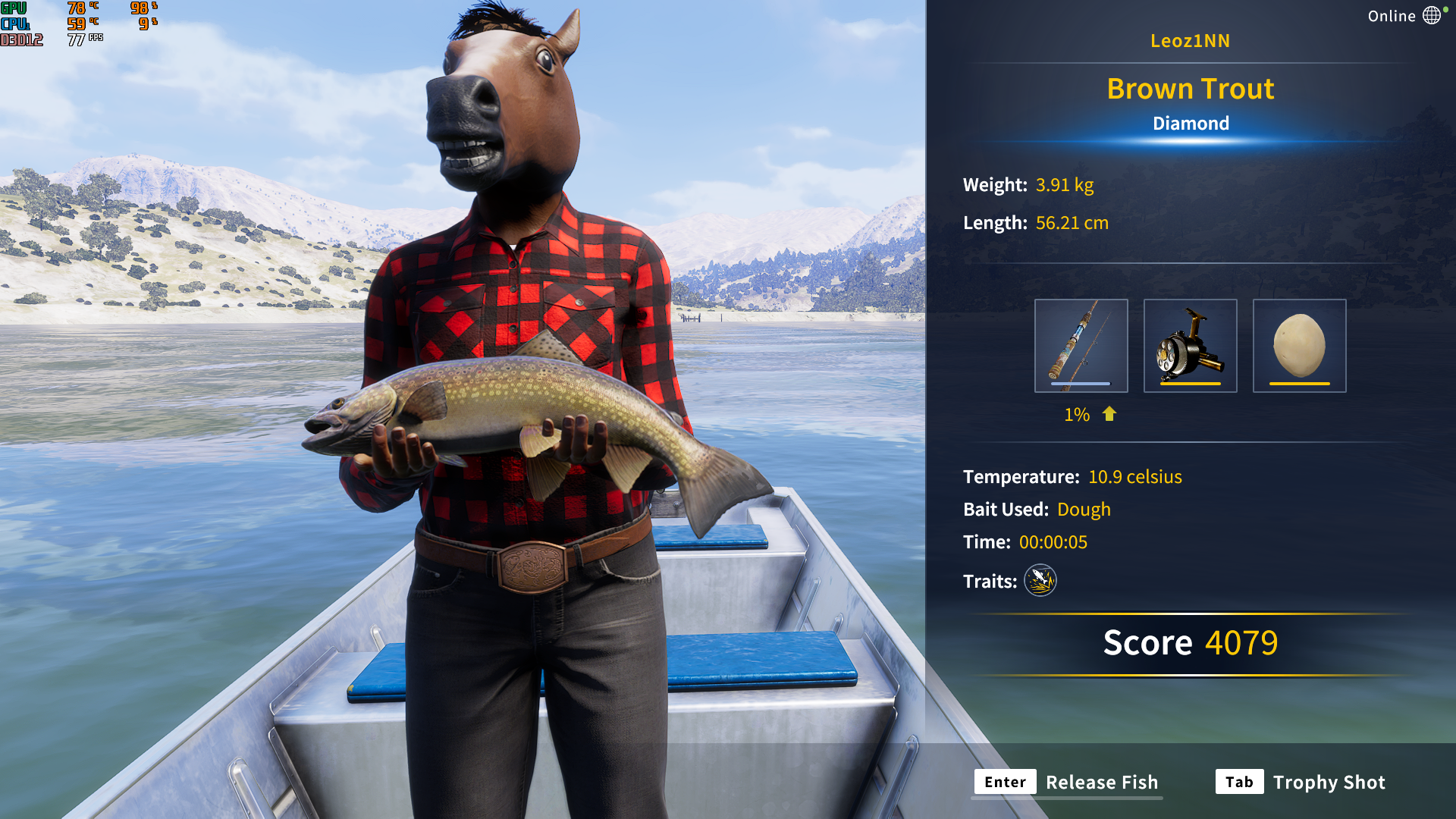1456x819 pixels.
Task: Expand the Brown Trout species header
Action: coord(1191,89)
